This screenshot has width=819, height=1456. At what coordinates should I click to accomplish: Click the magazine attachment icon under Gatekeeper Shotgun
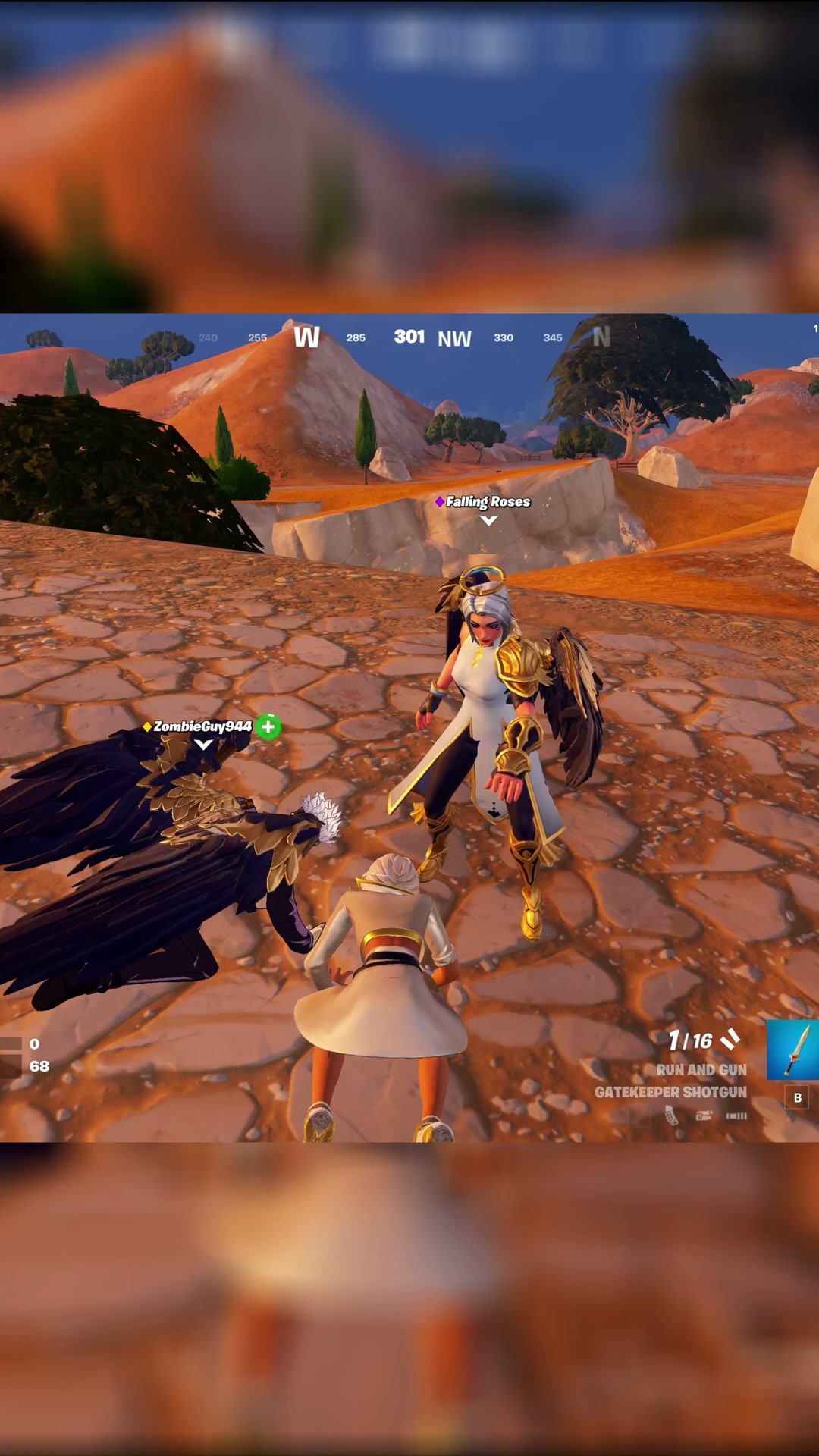(x=671, y=1116)
